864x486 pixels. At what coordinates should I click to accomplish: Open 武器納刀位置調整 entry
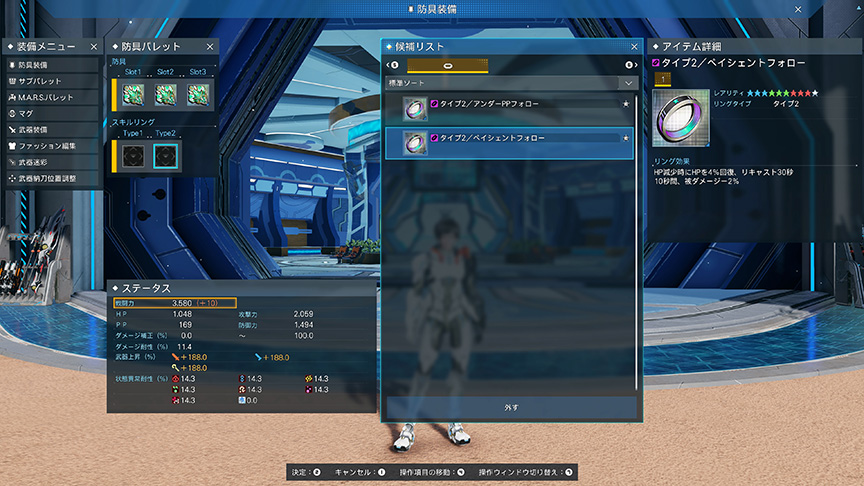point(52,178)
